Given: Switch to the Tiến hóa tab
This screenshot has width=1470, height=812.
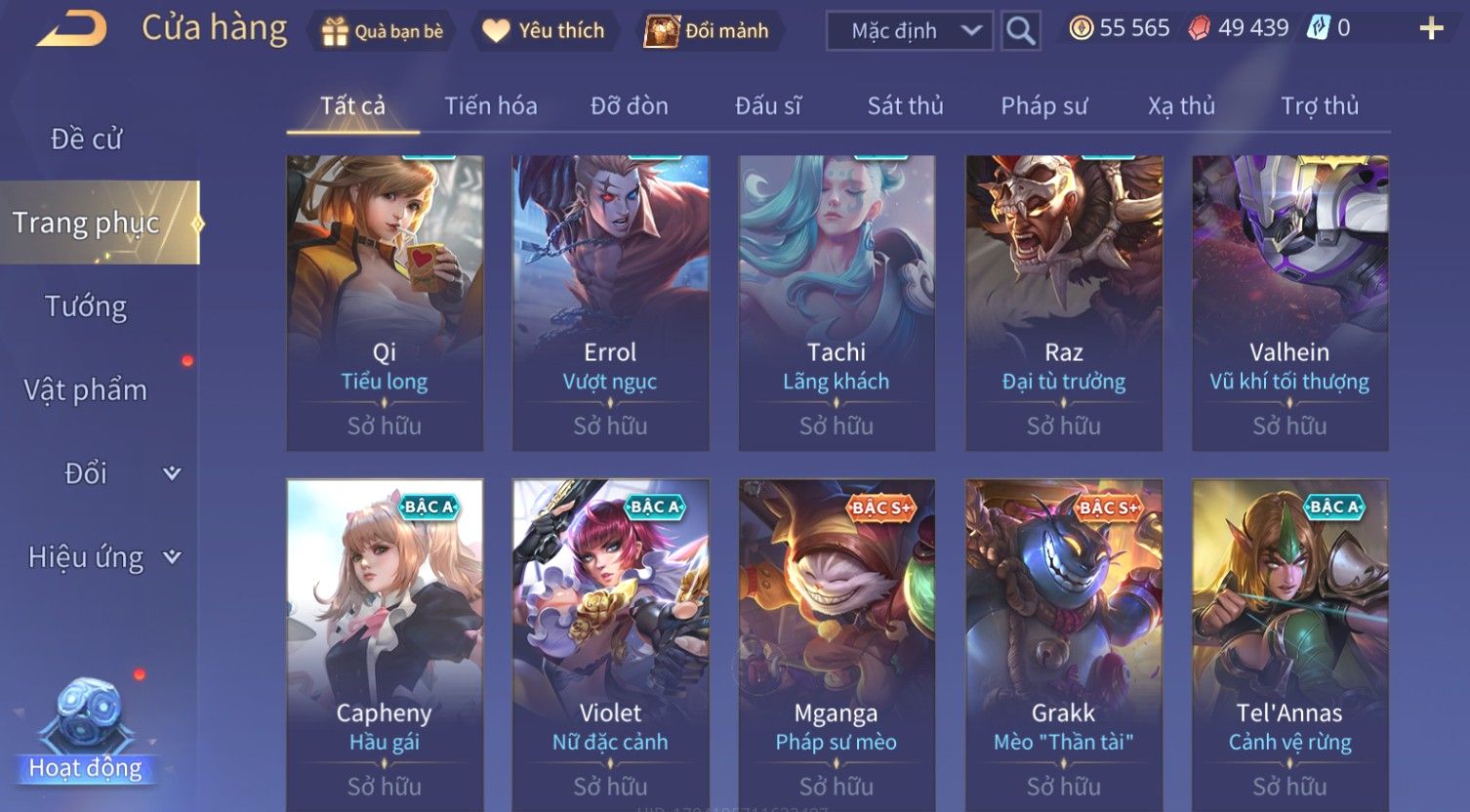Looking at the screenshot, I should 491,105.
